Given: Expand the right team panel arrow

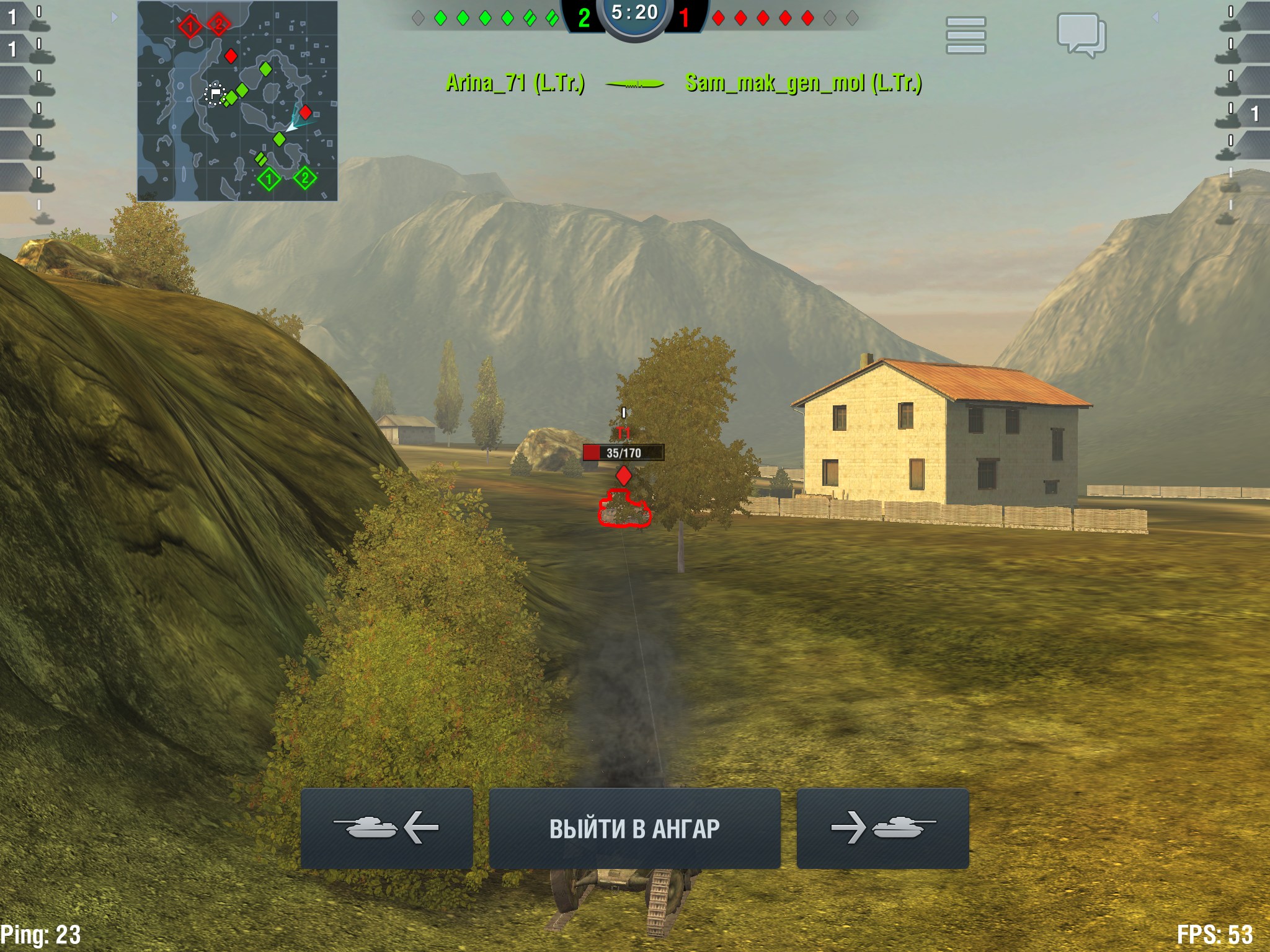Looking at the screenshot, I should point(1155,17).
